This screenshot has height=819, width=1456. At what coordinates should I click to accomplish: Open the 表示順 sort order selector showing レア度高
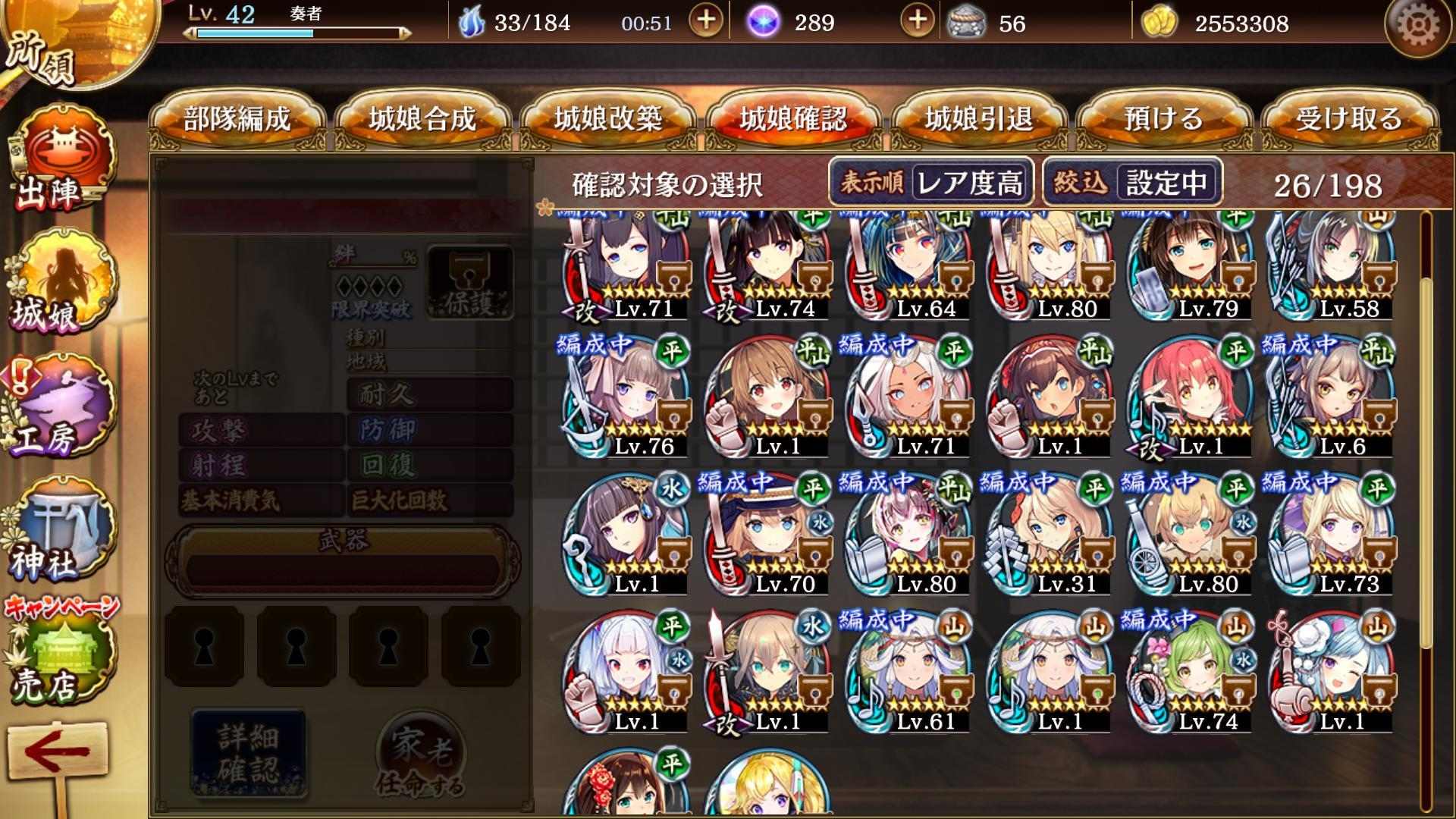[931, 182]
